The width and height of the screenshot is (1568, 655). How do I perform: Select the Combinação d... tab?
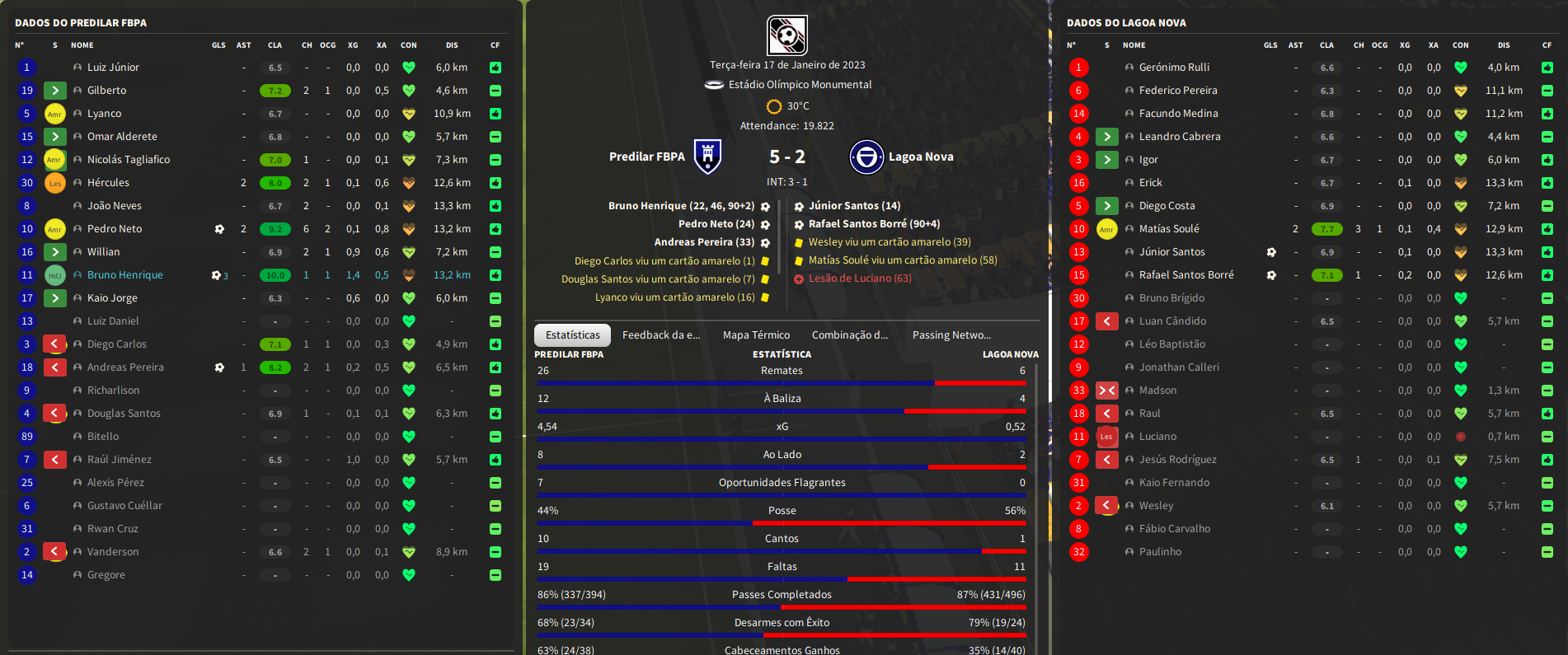click(849, 335)
